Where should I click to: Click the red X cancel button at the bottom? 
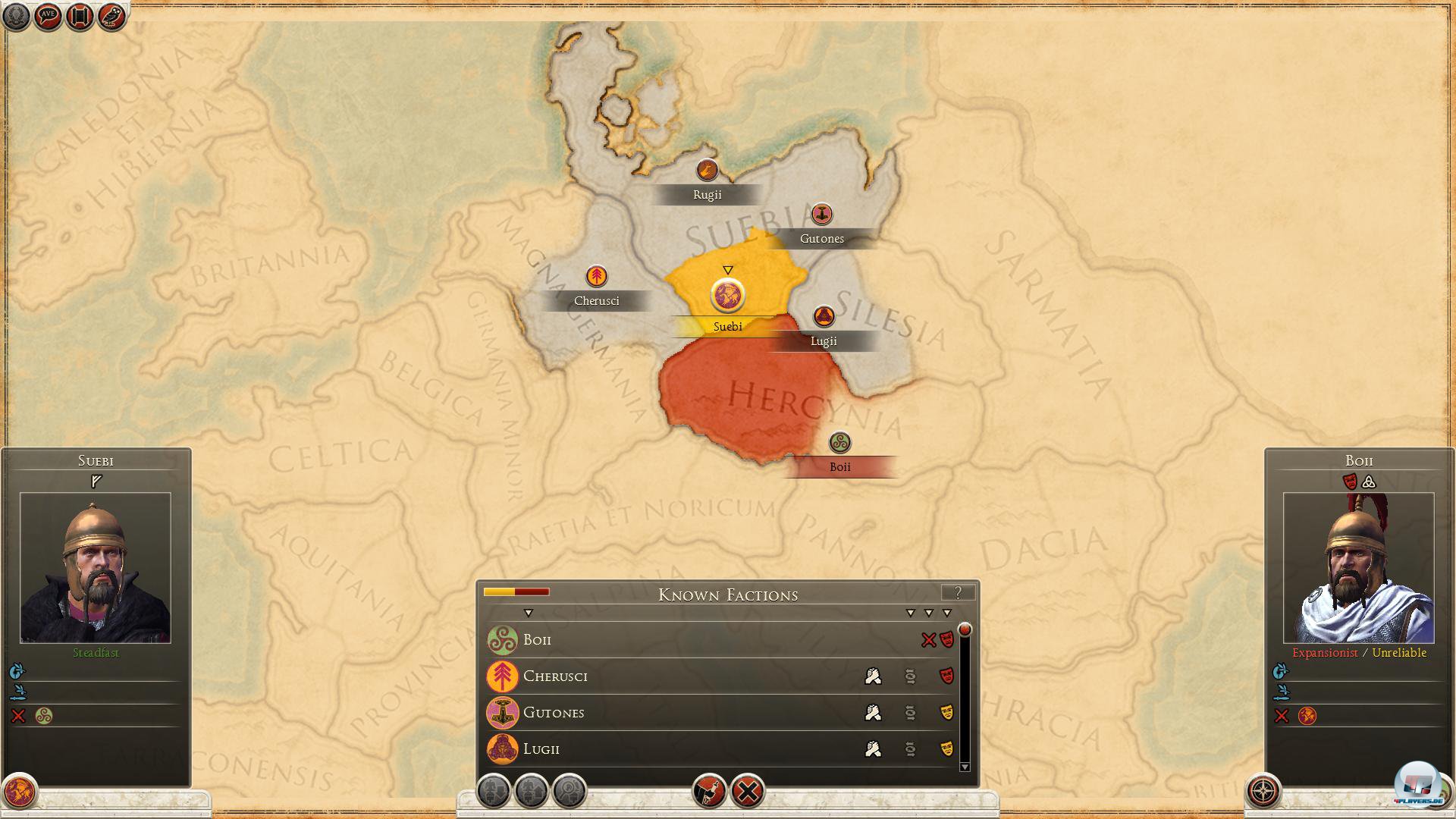point(748,789)
